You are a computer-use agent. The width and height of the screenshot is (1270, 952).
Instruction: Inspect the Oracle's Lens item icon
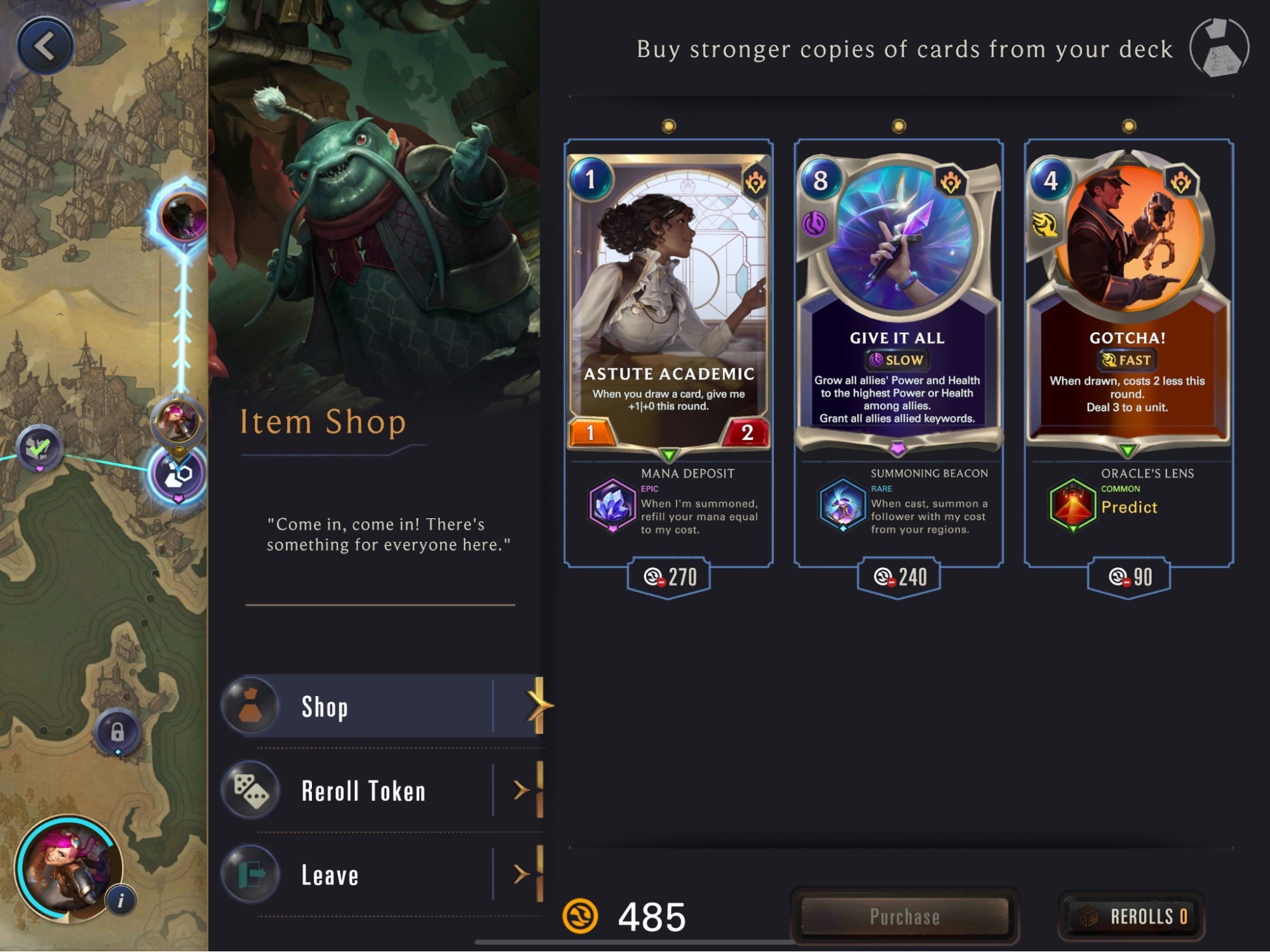[x=1072, y=505]
